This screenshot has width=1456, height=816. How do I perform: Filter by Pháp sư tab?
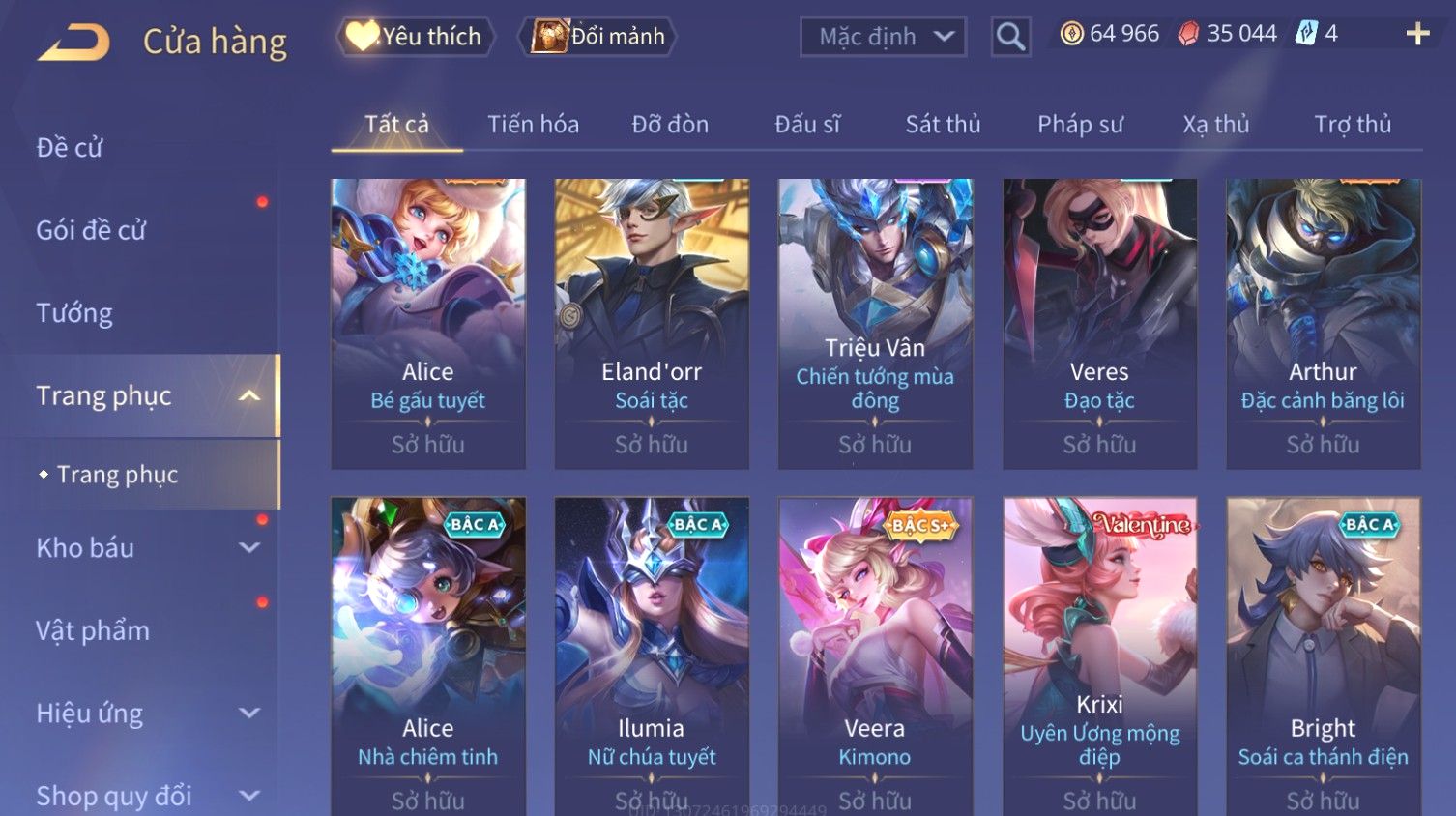point(1080,125)
